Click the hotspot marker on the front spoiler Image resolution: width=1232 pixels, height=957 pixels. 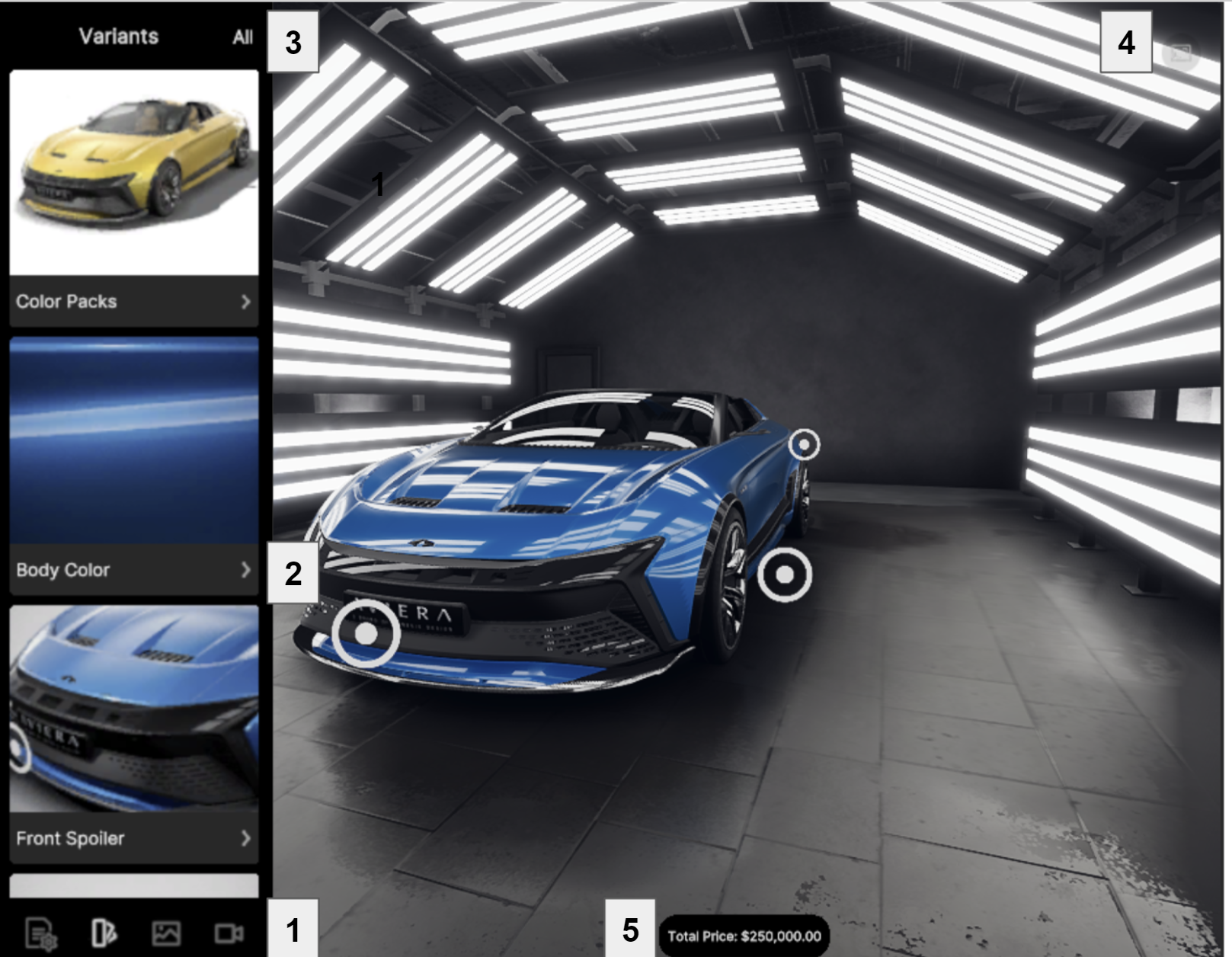click(366, 634)
